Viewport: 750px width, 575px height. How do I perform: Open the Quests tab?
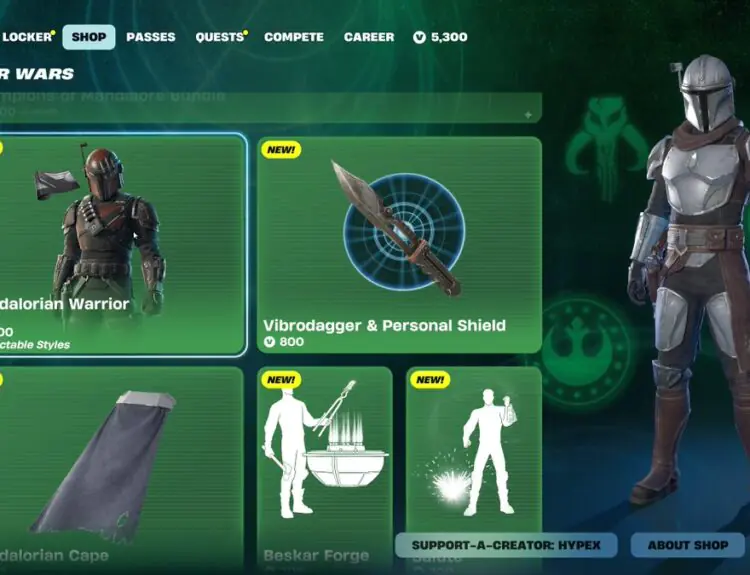click(220, 37)
